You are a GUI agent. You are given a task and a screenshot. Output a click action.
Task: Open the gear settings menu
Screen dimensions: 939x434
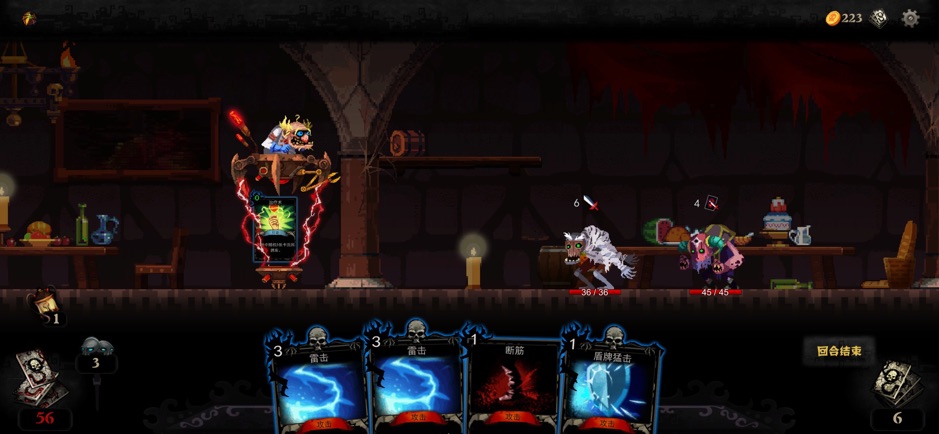click(910, 18)
